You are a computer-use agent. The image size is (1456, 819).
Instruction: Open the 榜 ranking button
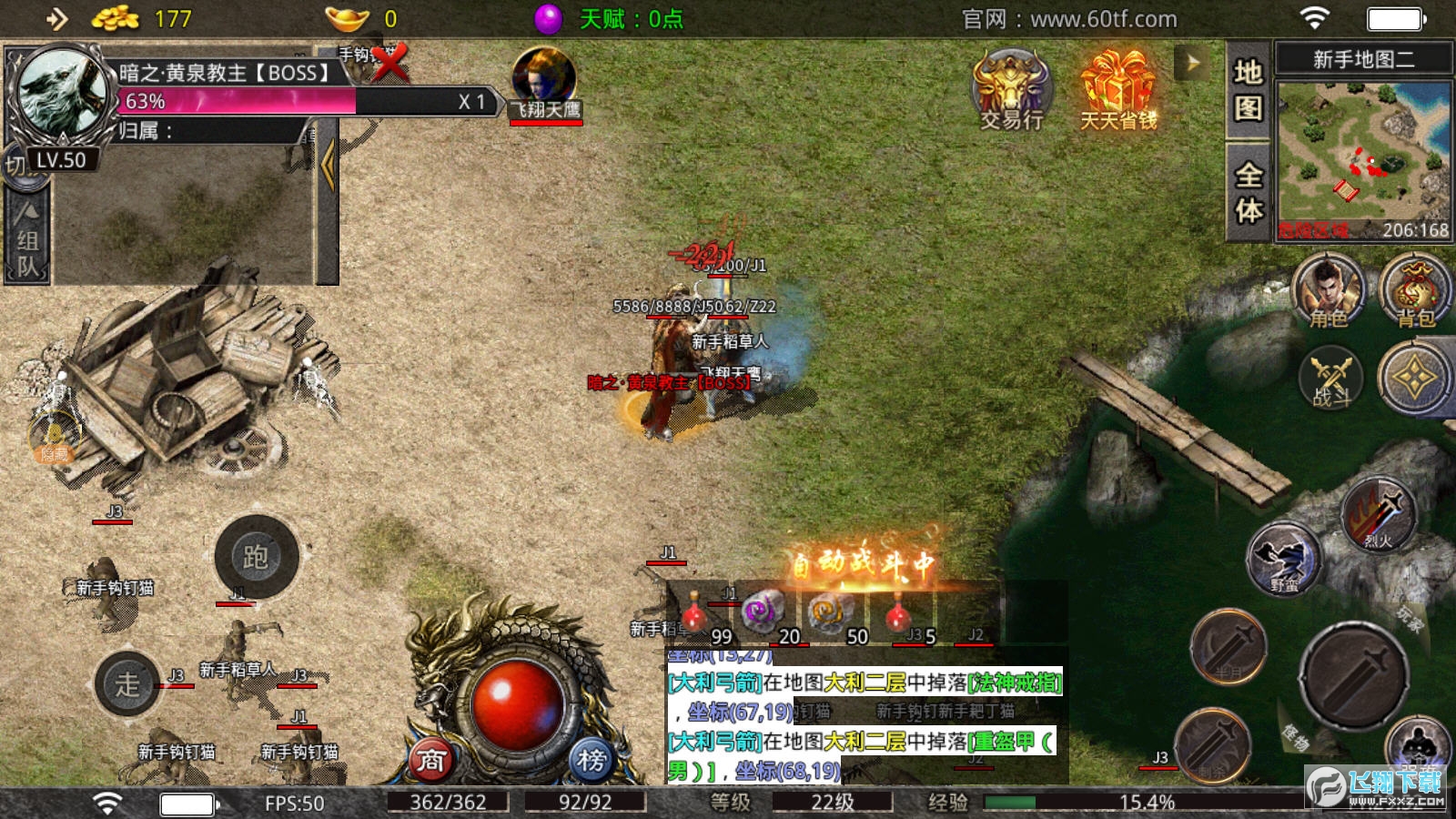(591, 760)
